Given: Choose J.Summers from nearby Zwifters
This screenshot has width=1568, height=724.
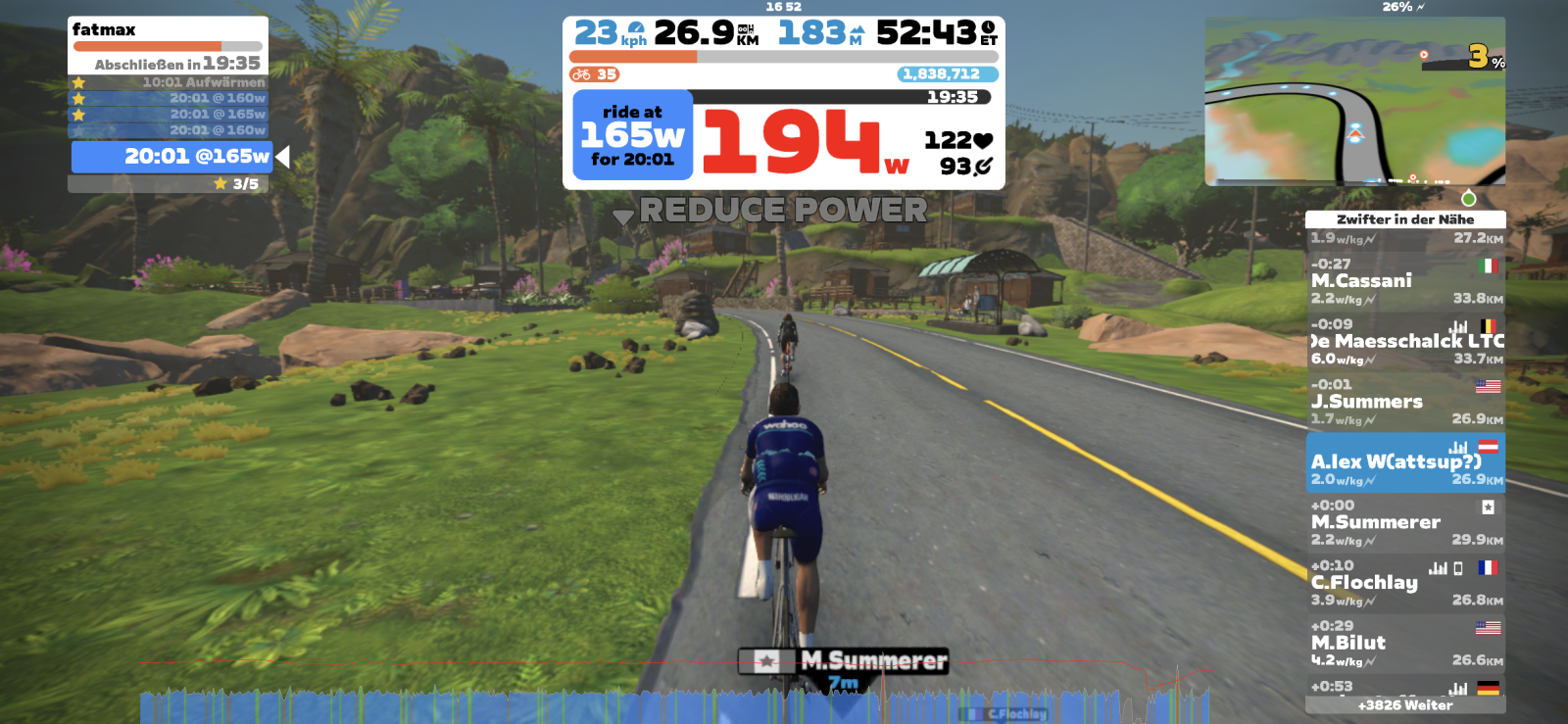Looking at the screenshot, I should pyautogui.click(x=1405, y=402).
